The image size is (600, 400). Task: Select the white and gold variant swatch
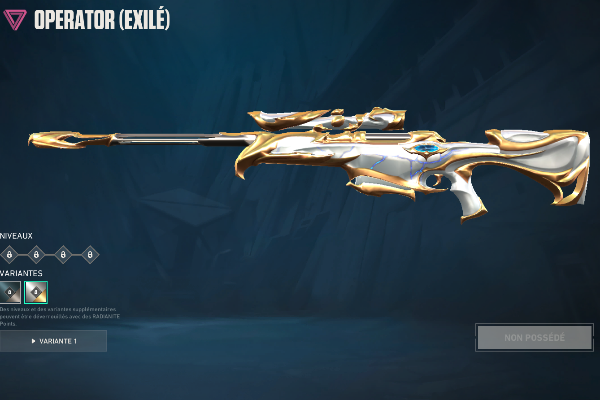pyautogui.click(x=36, y=292)
